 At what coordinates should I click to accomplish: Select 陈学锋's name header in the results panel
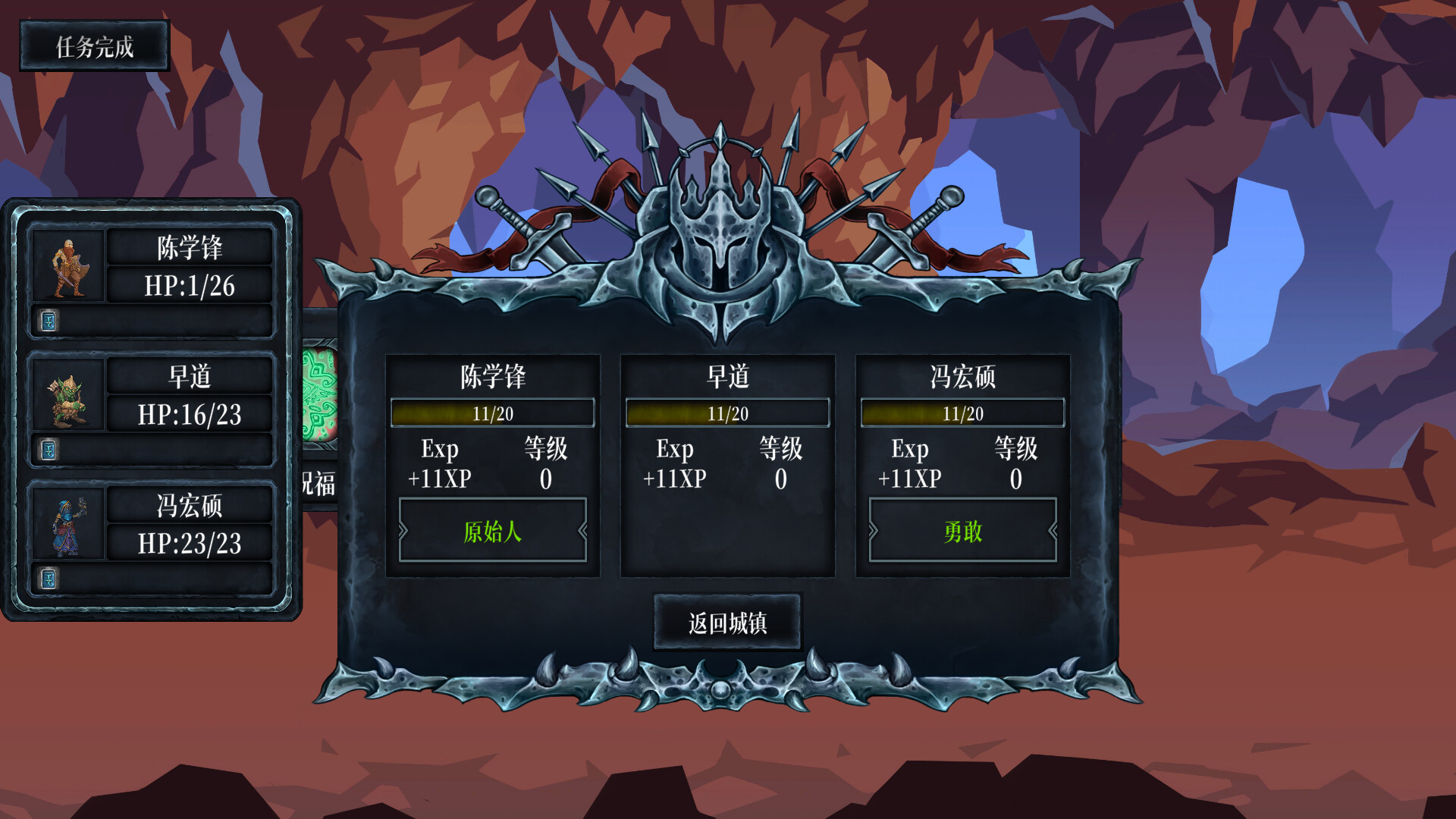(493, 377)
